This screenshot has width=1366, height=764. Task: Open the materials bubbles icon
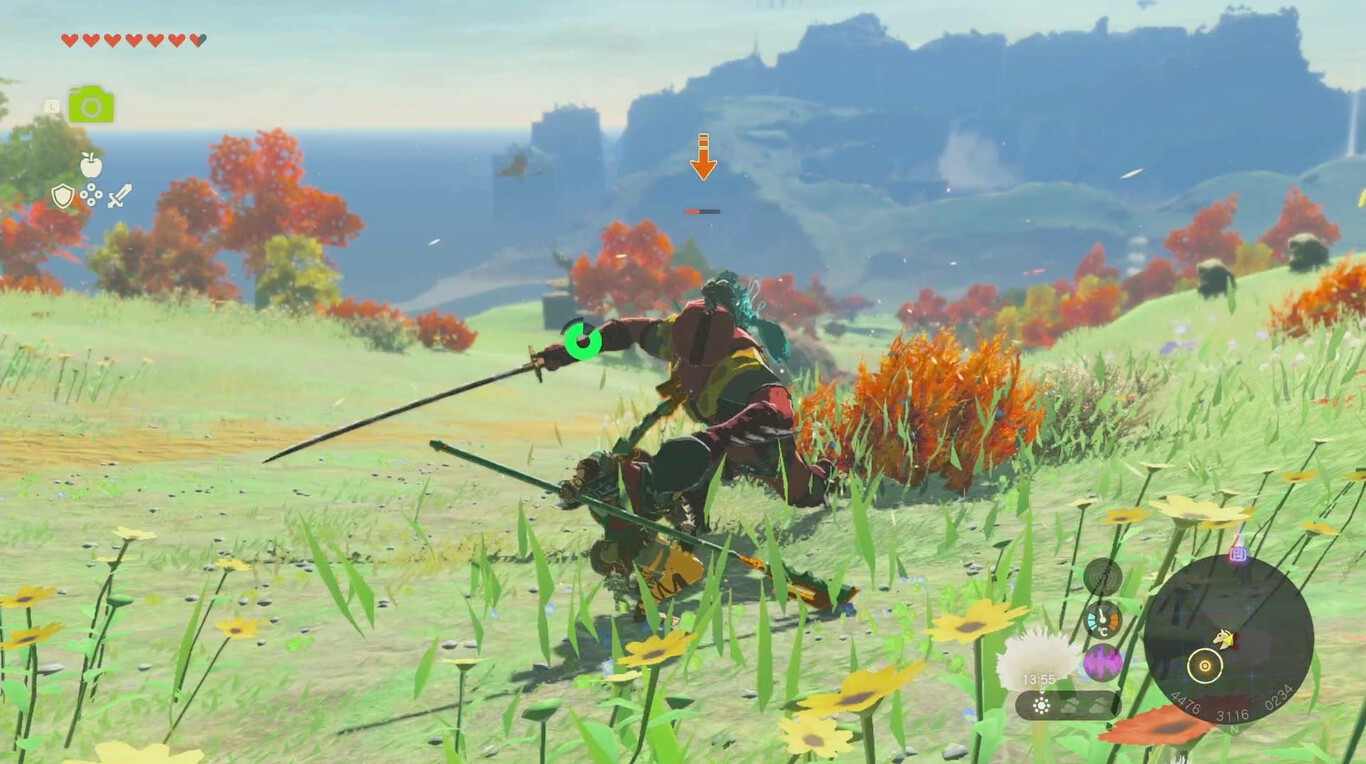(91, 194)
